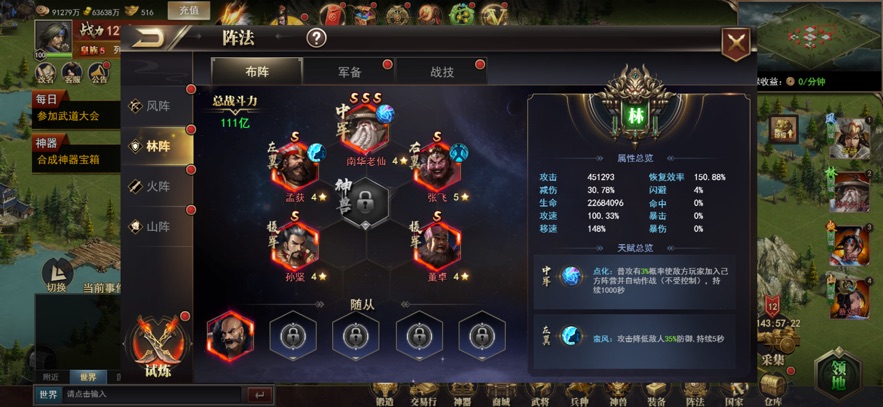Select the 林阵 formation

[x=157, y=146]
